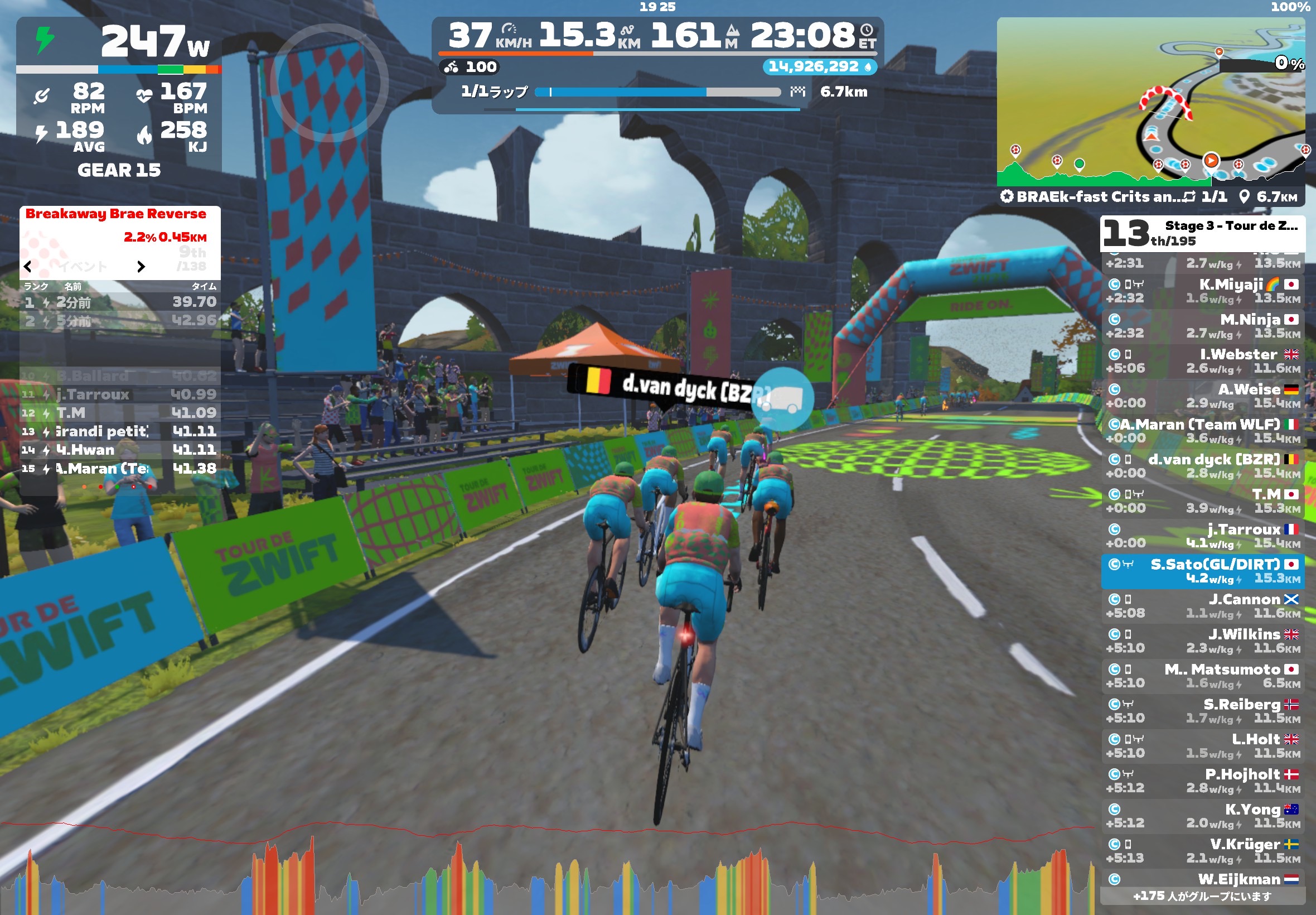Click the highlighted S.Sato(GL/DIRT) row
This screenshot has height=915, width=1316.
coord(1202,571)
